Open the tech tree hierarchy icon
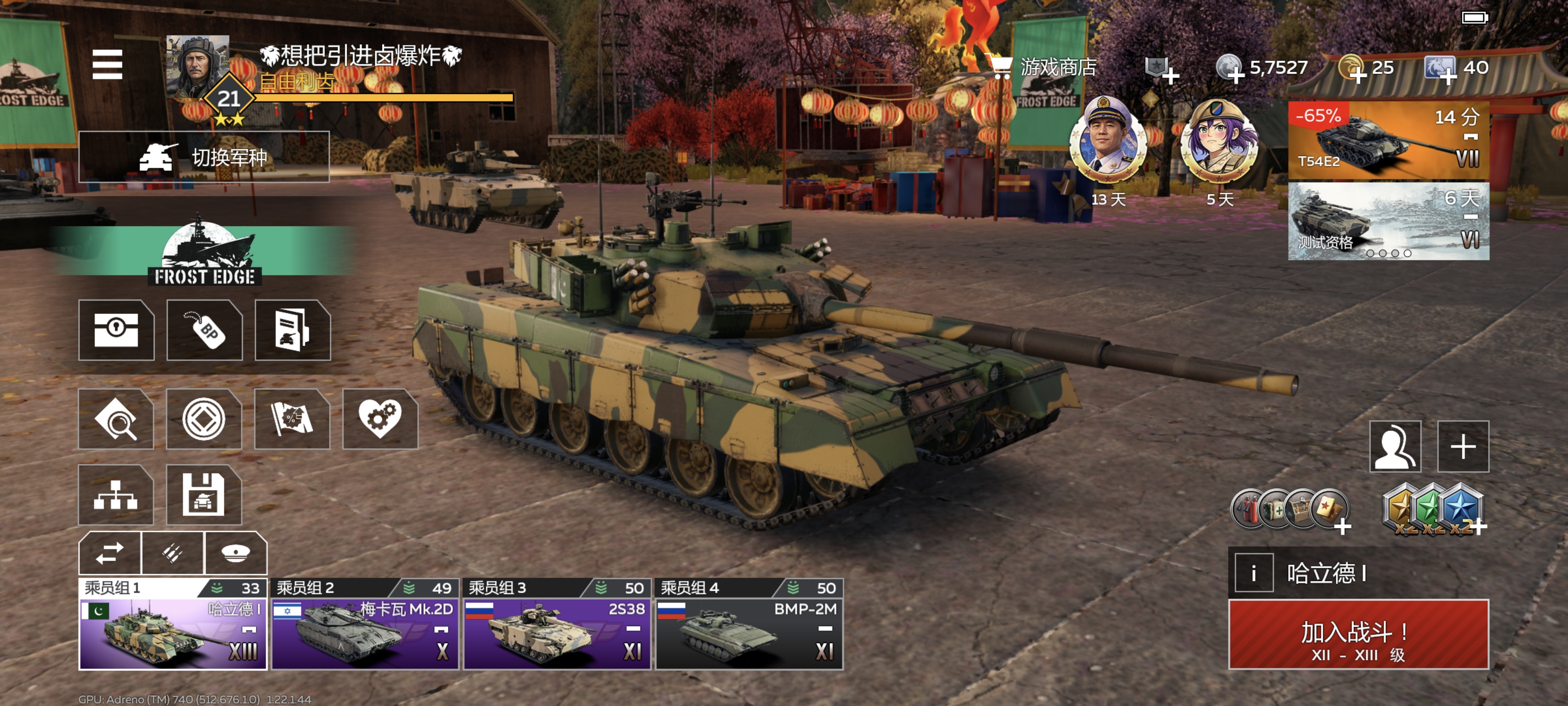 (x=116, y=495)
